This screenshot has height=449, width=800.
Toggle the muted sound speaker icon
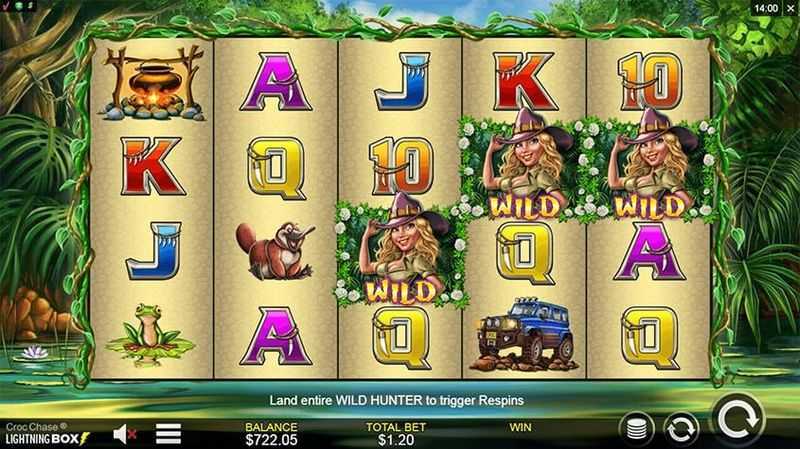[x=125, y=433]
